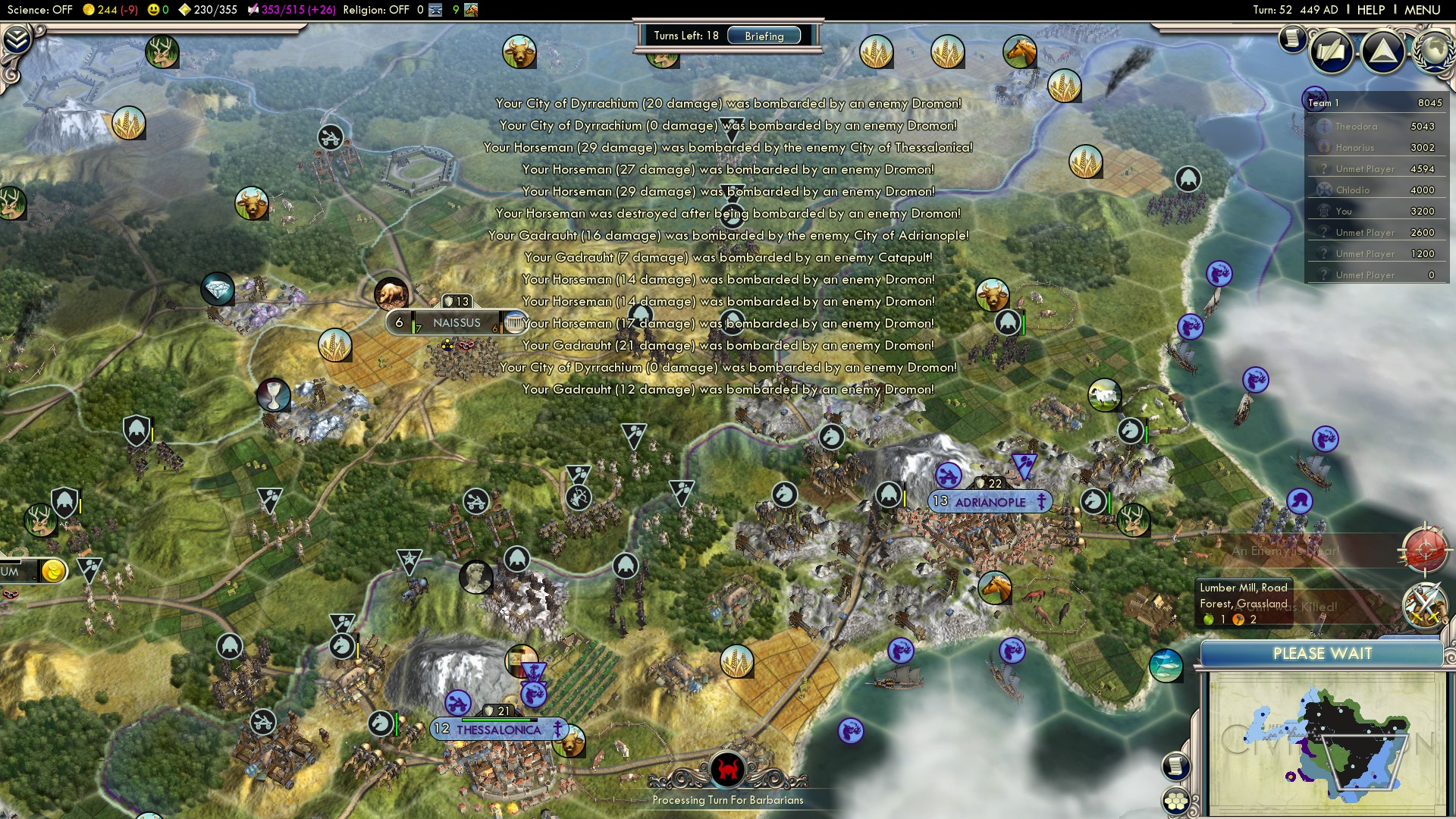Select Theodora in the score list

1356,127
